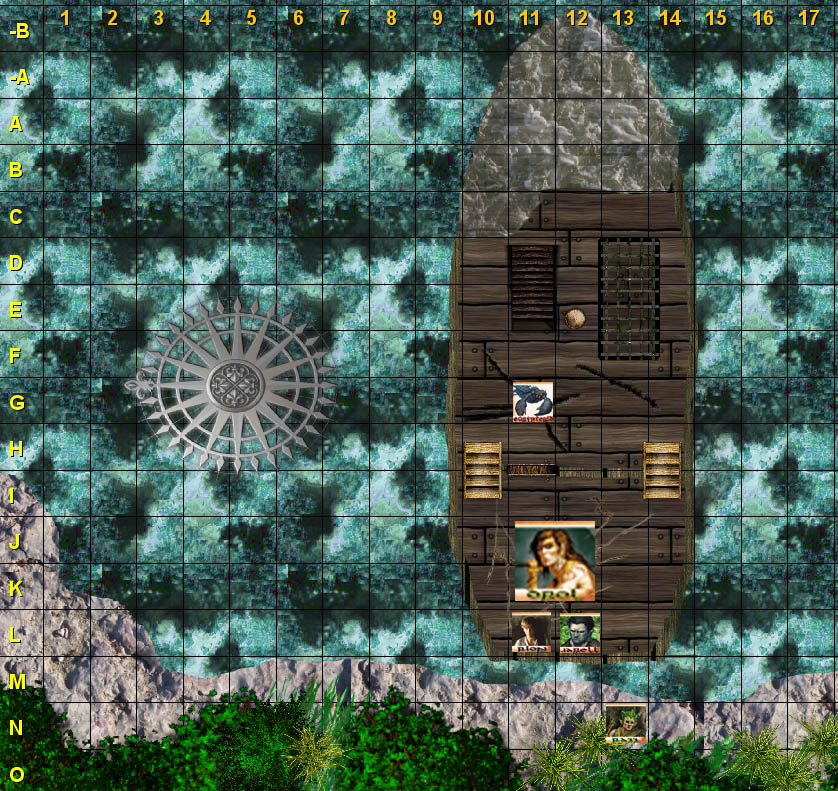Choose the dark-haired man token on green
This screenshot has height=791, width=838.
[x=579, y=633]
